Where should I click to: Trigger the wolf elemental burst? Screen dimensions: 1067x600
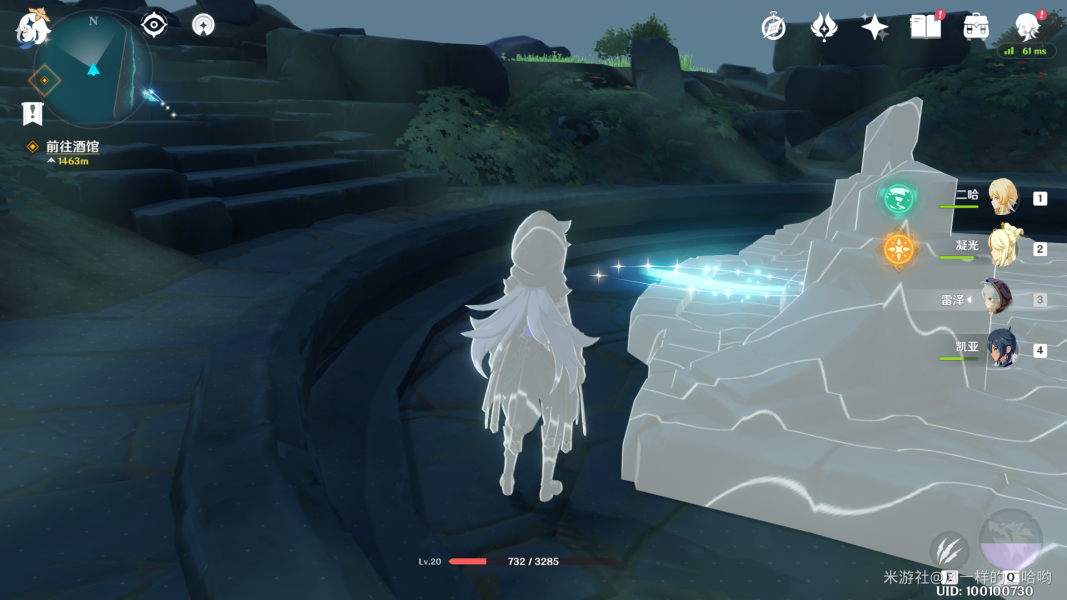point(1010,540)
